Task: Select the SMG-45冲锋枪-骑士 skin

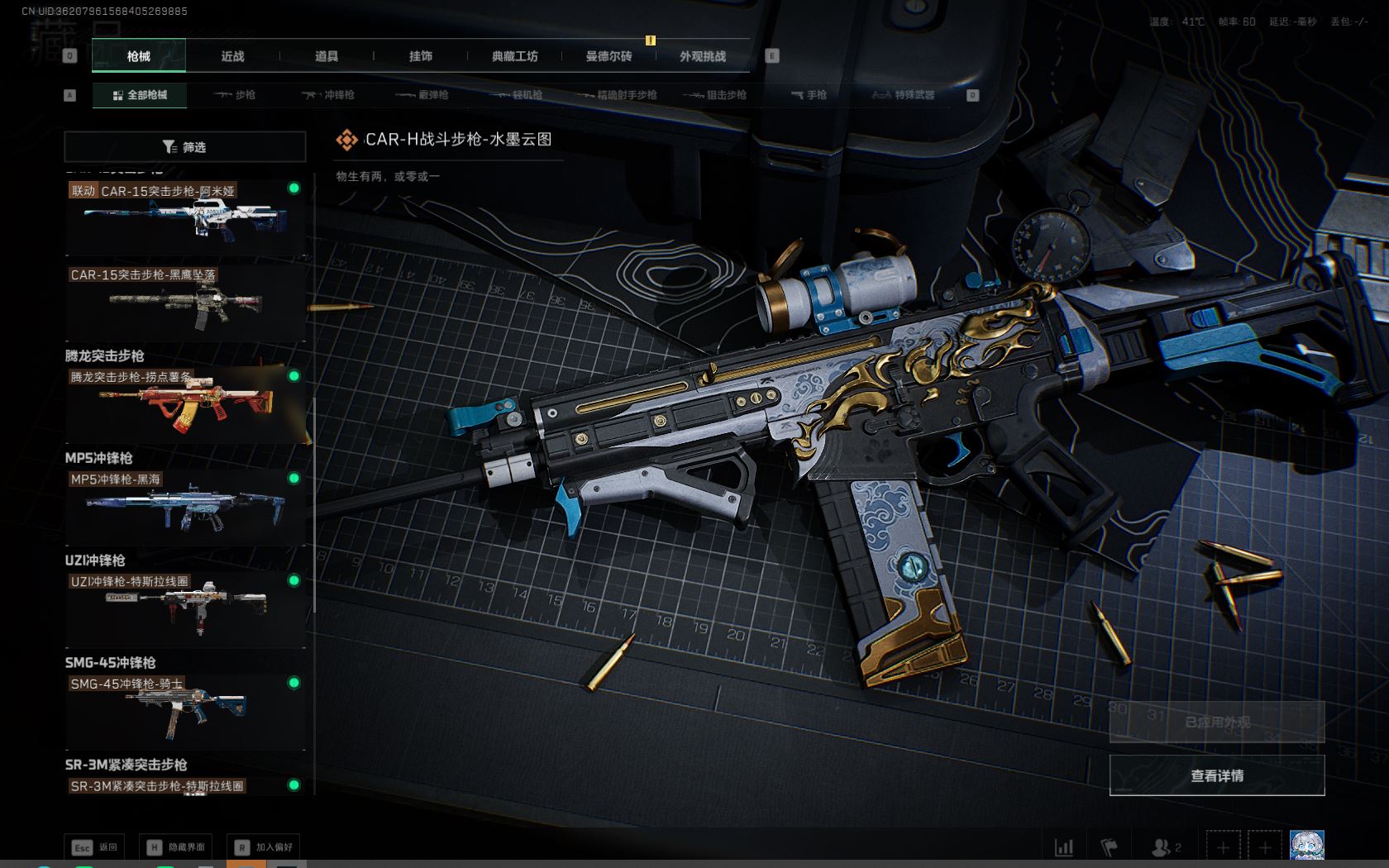Action: [185, 711]
